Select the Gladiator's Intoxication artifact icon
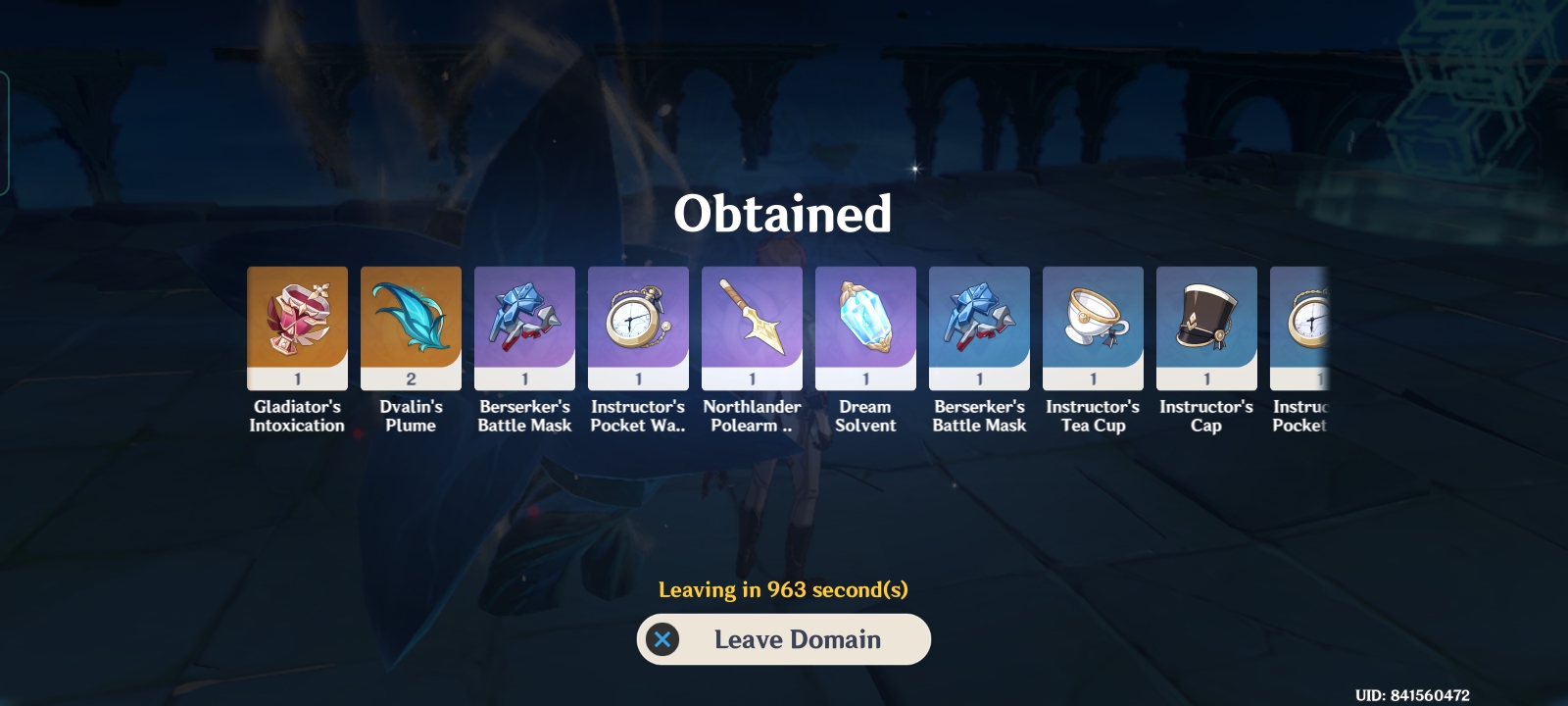The width and height of the screenshot is (1568, 706). (x=297, y=324)
